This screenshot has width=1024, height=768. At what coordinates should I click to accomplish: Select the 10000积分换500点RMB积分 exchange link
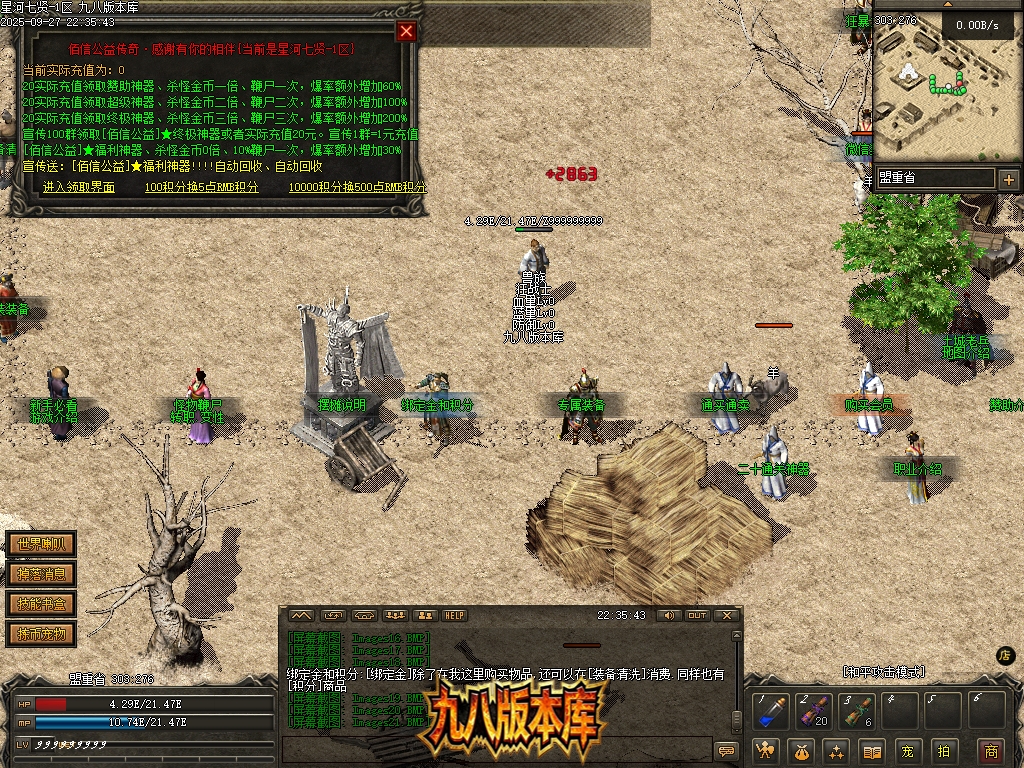pos(357,187)
